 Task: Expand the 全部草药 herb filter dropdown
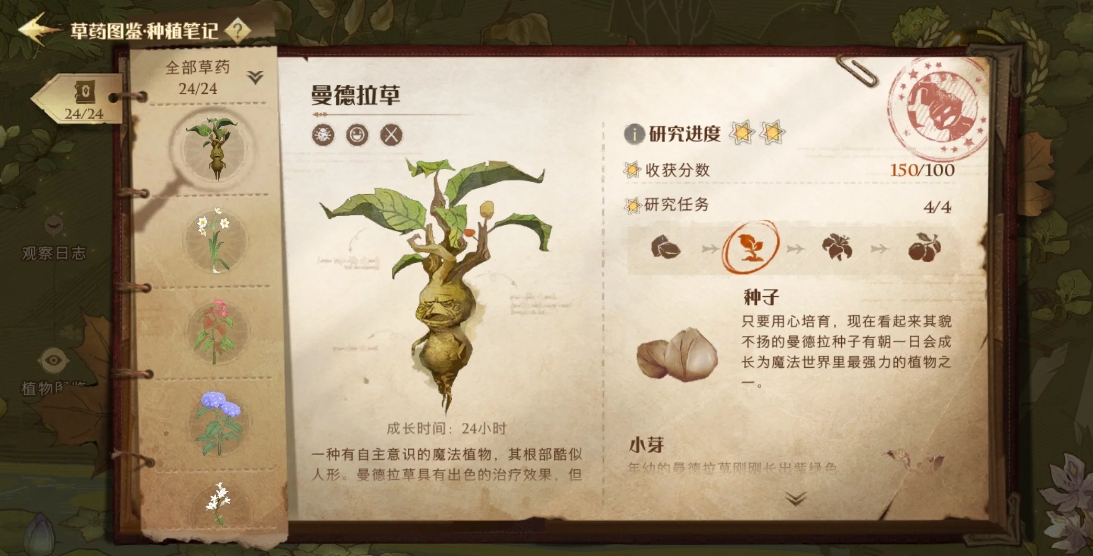[255, 77]
